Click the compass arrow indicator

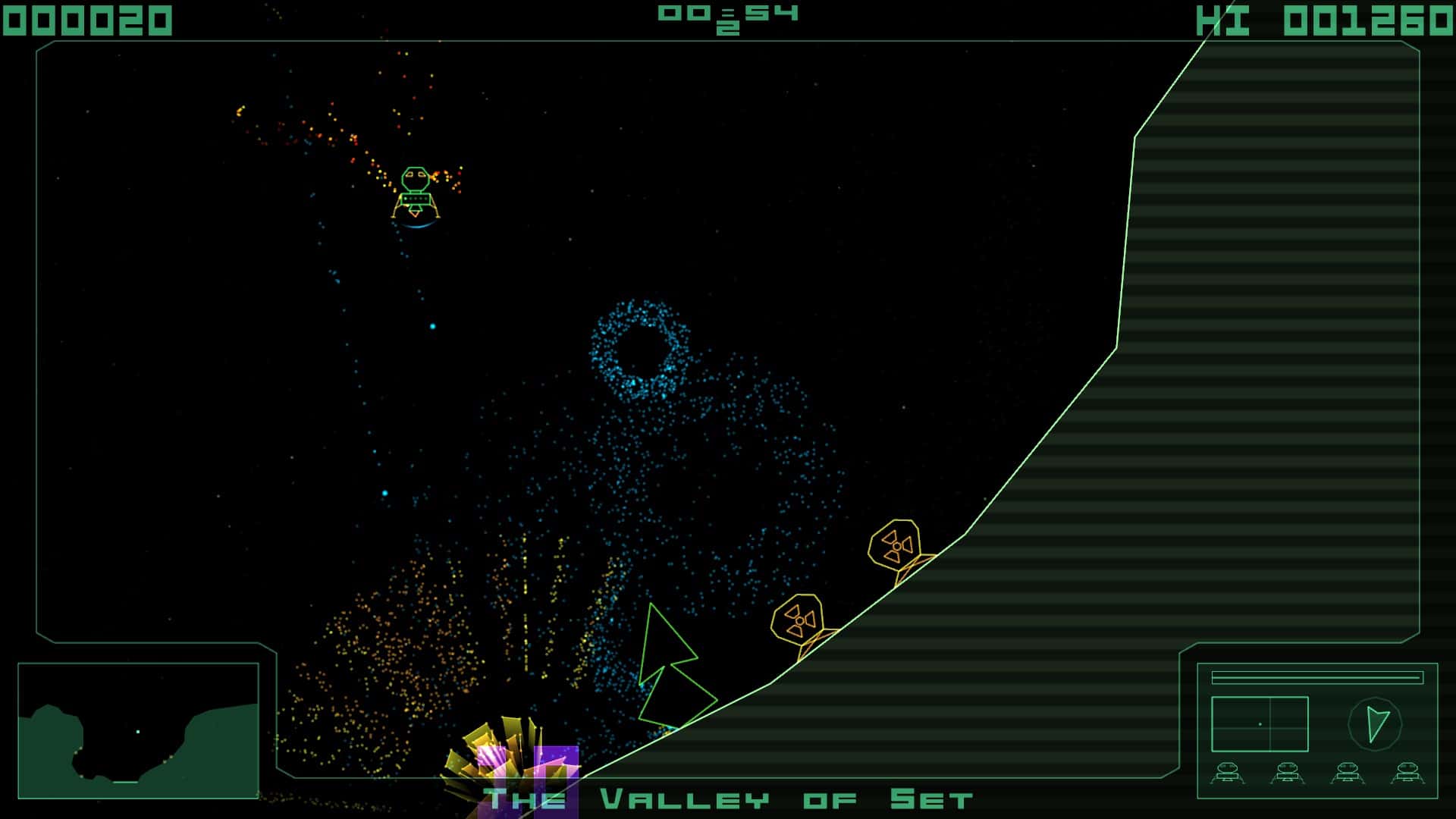tap(1376, 723)
